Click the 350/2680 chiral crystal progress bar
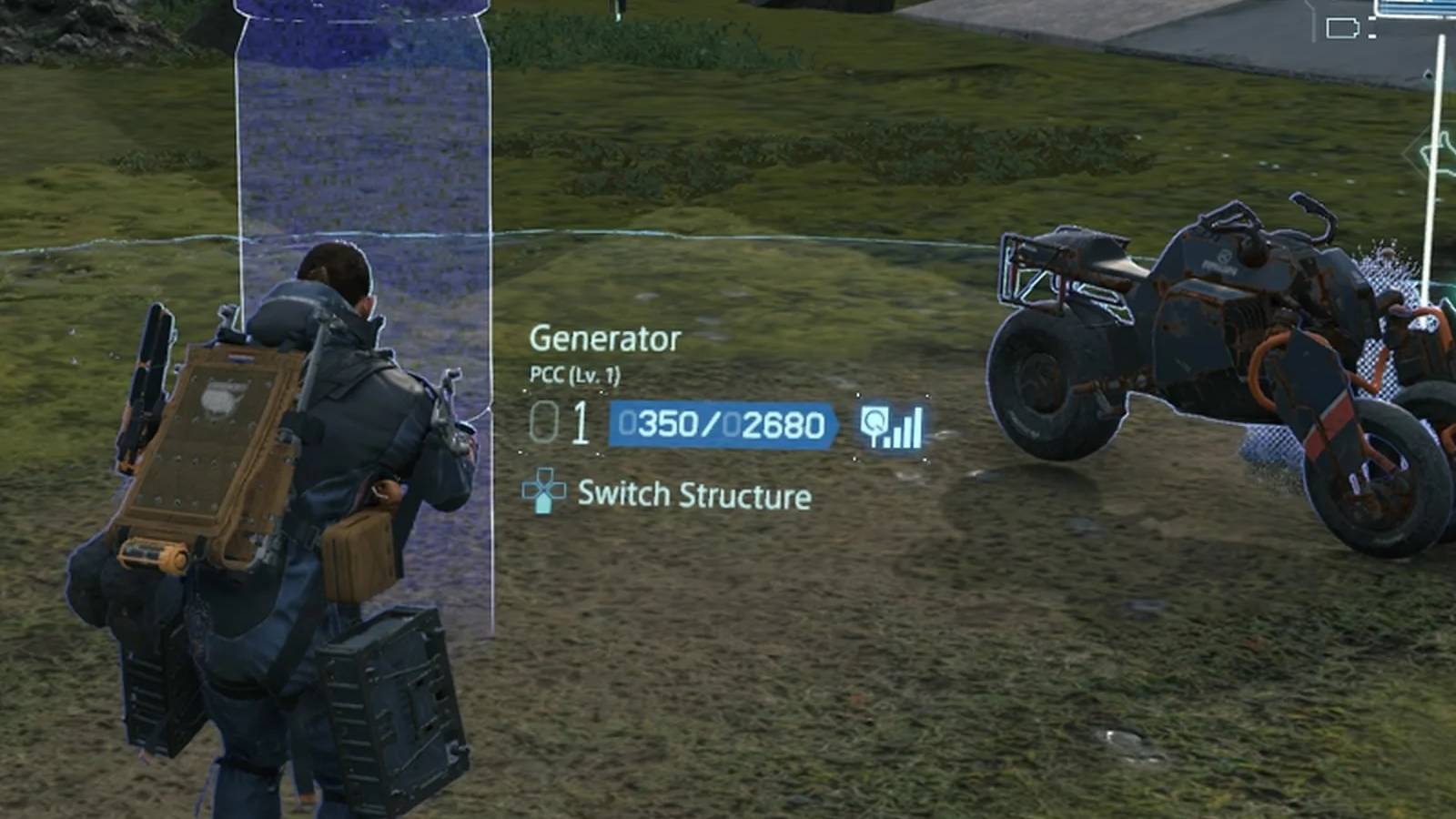The width and height of the screenshot is (1456, 819). tap(719, 424)
